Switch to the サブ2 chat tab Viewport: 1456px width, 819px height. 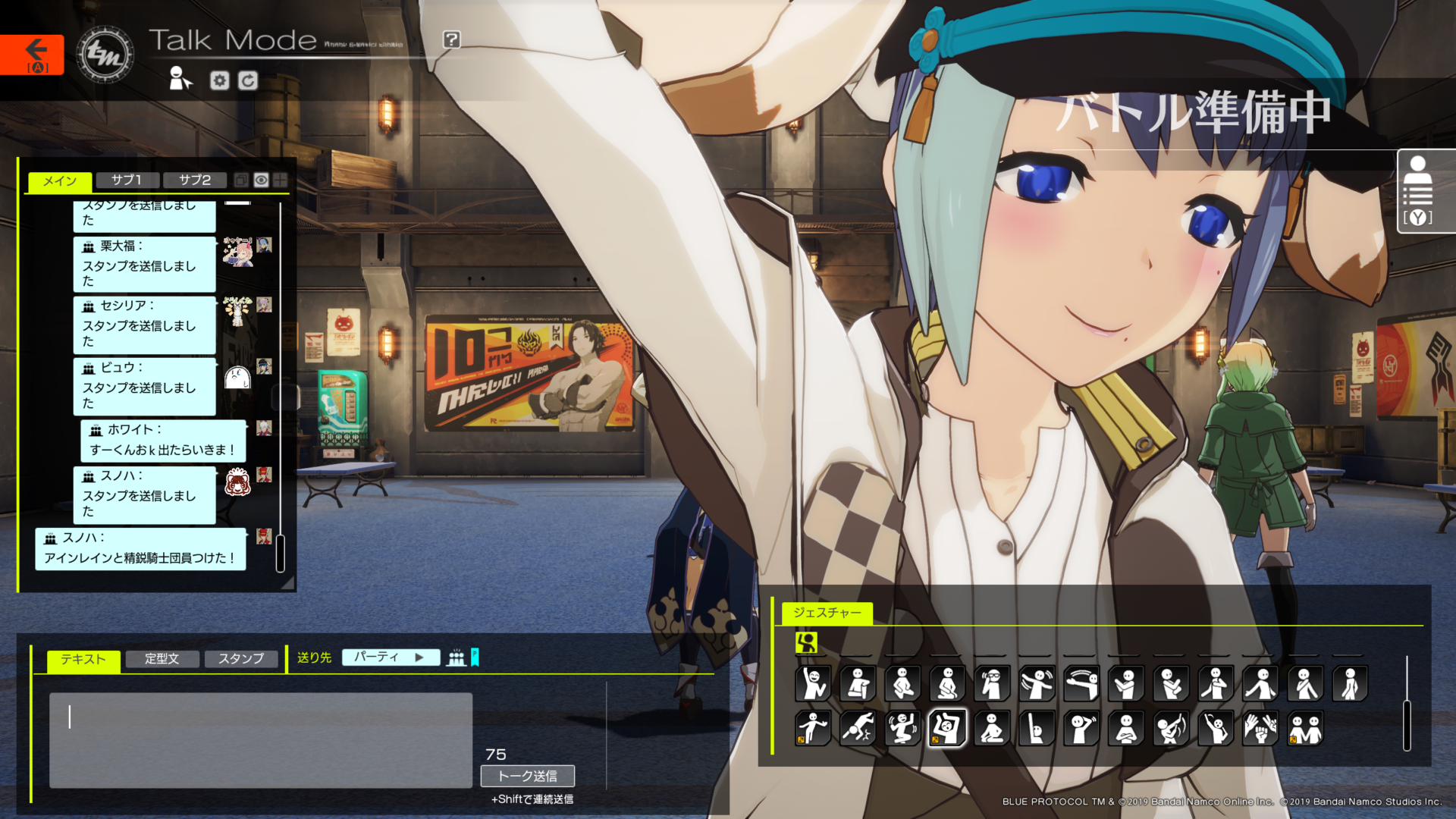(x=194, y=180)
